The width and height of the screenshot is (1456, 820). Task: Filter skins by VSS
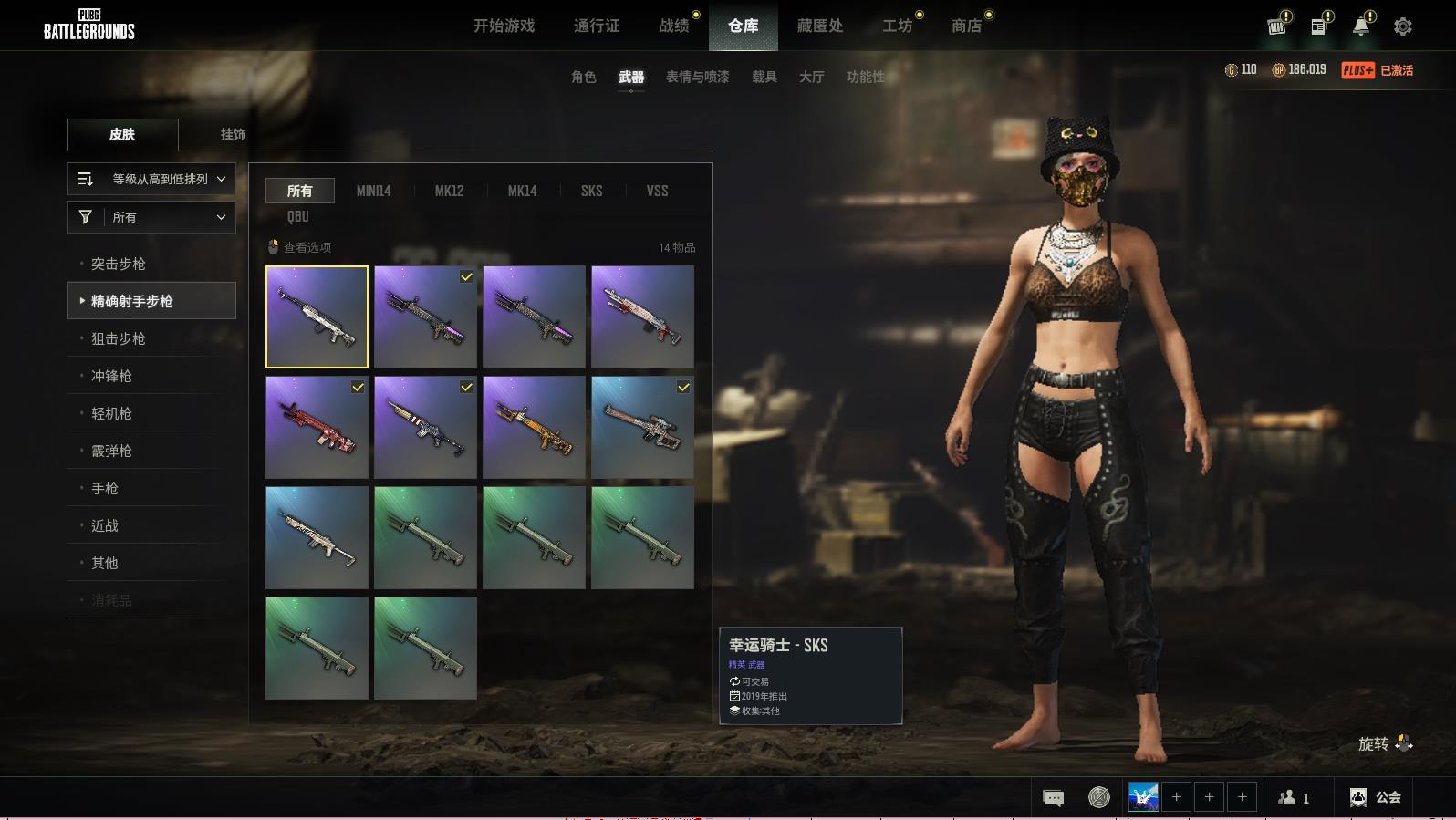657,191
